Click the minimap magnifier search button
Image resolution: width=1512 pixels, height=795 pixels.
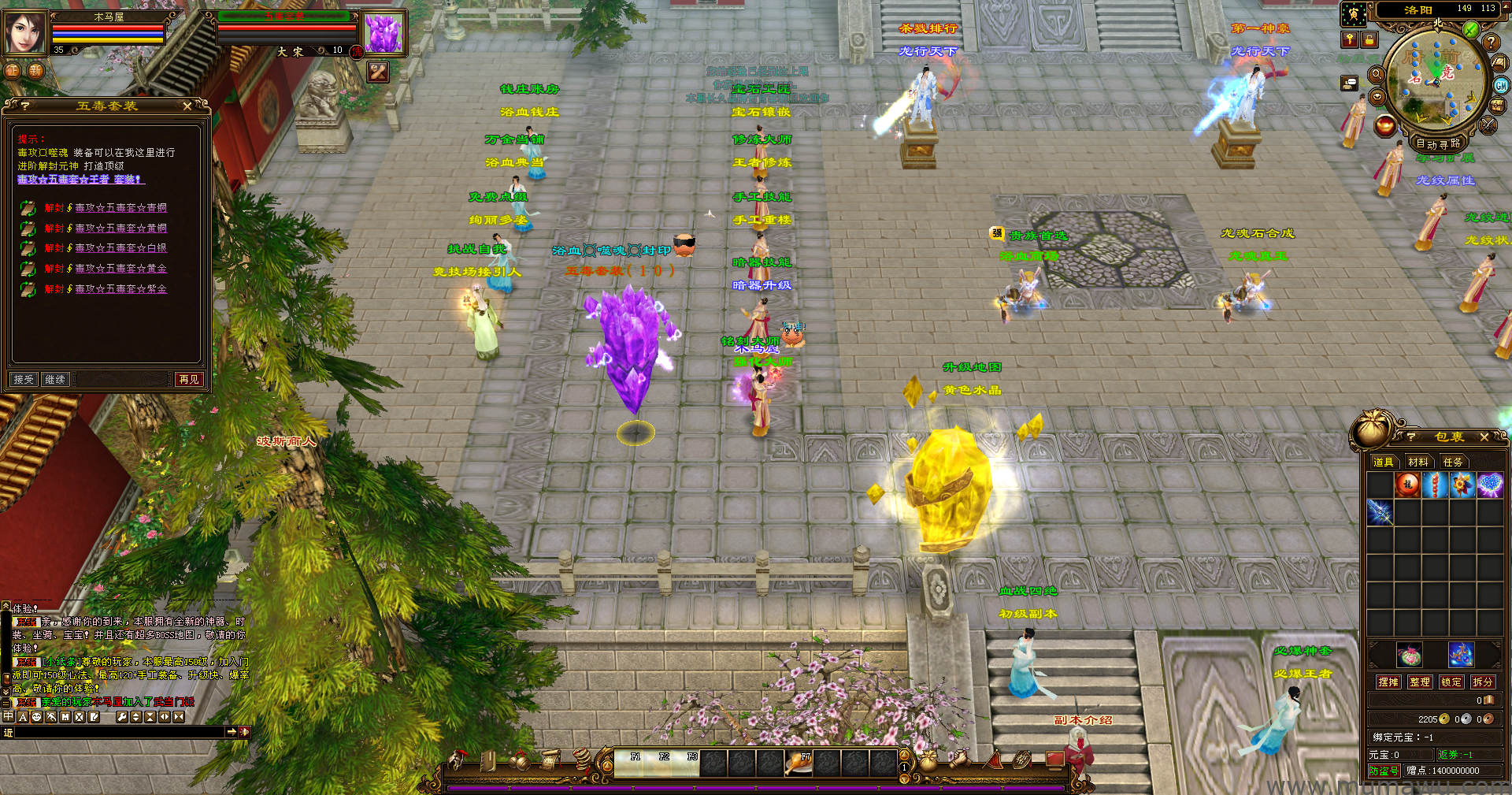pos(1377,75)
